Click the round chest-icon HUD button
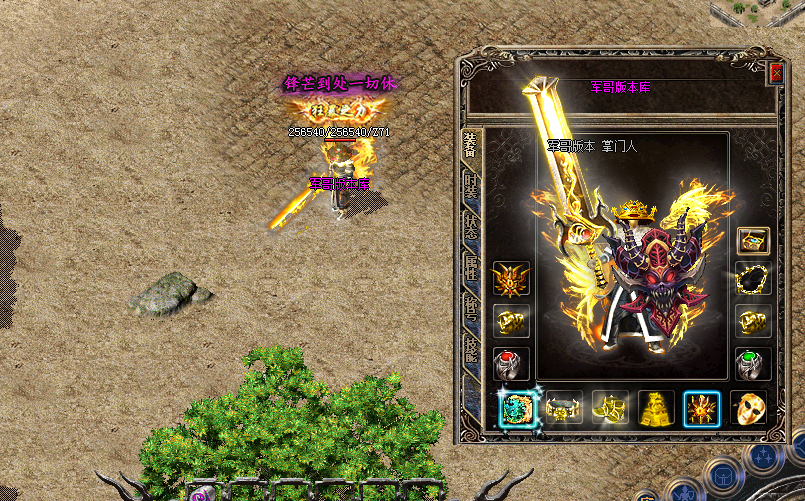The height and width of the screenshot is (501, 805). tap(723, 477)
